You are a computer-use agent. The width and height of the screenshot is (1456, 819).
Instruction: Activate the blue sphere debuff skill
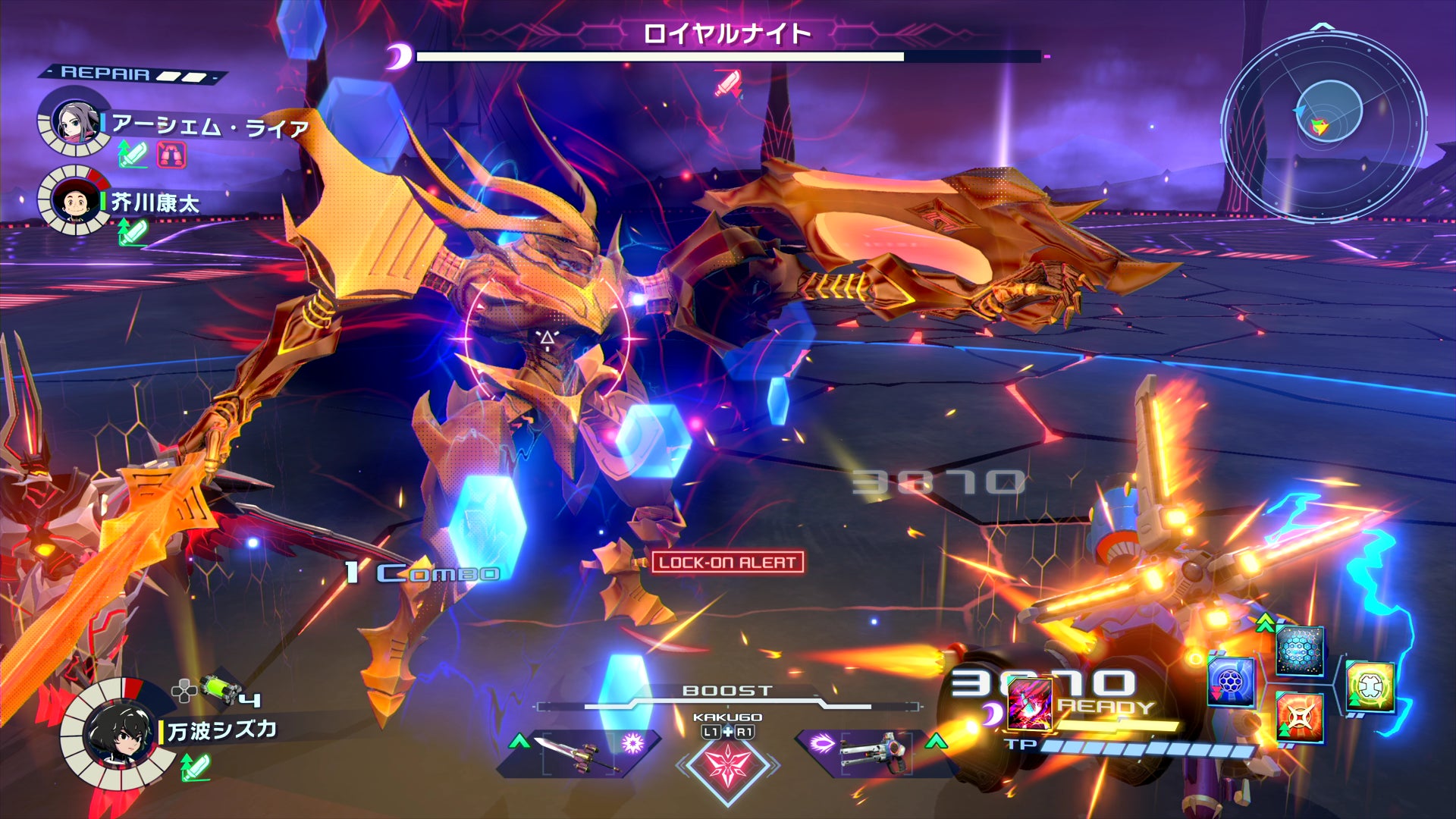(1230, 681)
